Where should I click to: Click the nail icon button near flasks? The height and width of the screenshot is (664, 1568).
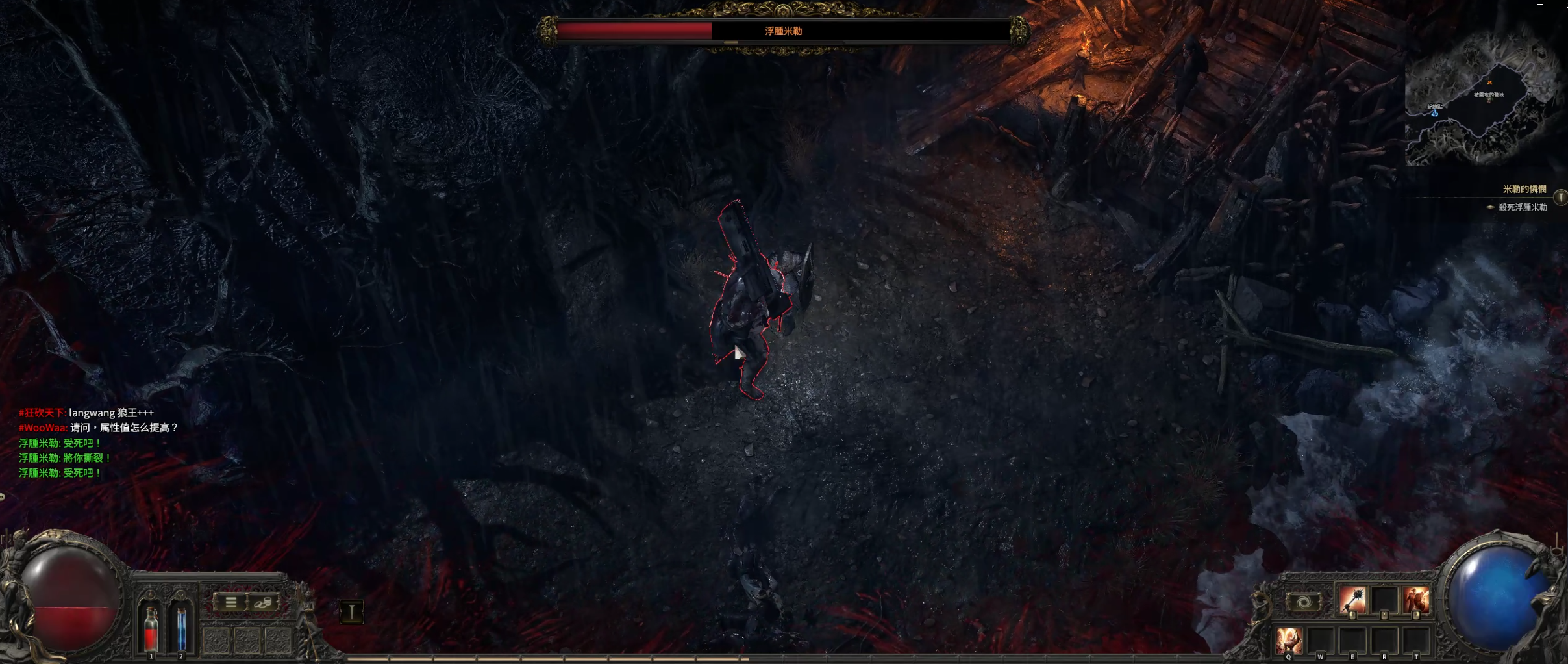click(x=351, y=611)
